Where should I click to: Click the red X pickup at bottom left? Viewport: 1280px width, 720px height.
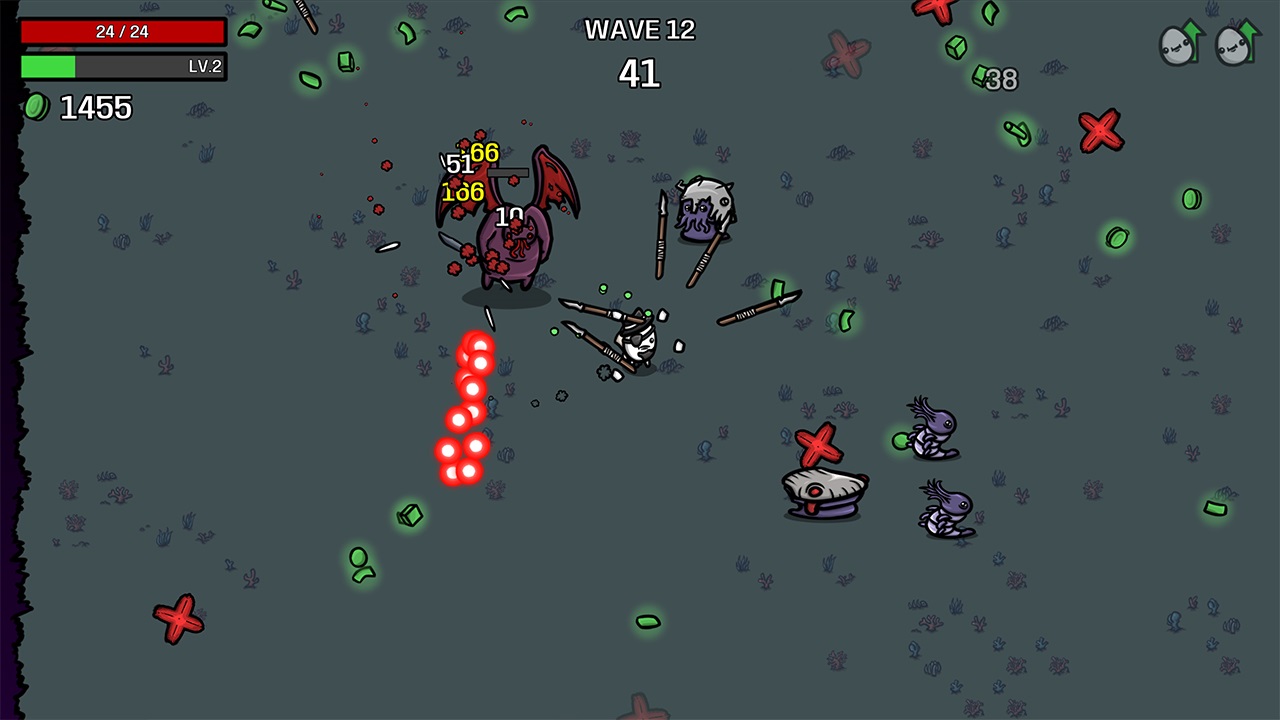tap(178, 620)
